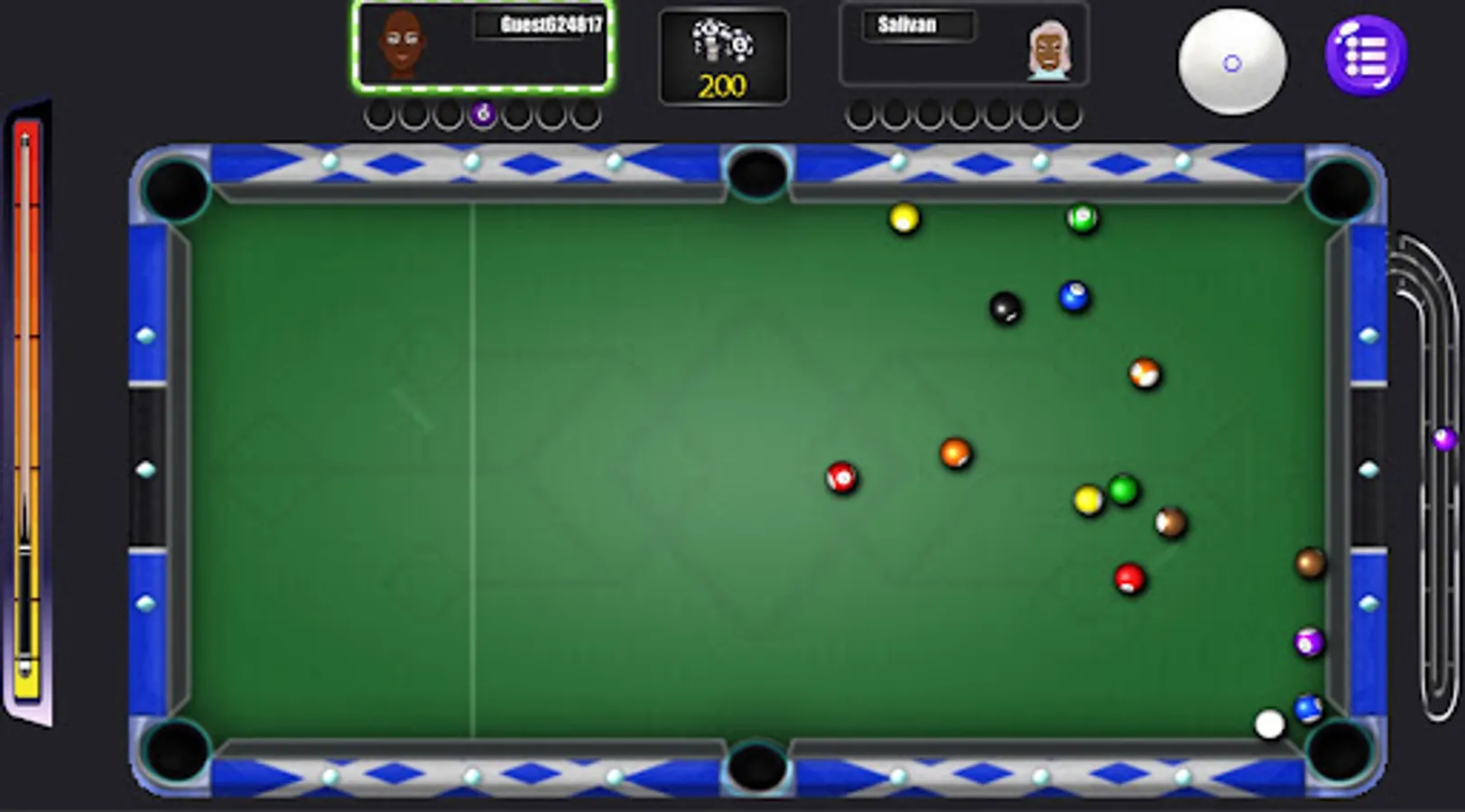Click the purple pocketed ball in Guest624817's tray
1465x812 pixels.
tap(484, 114)
